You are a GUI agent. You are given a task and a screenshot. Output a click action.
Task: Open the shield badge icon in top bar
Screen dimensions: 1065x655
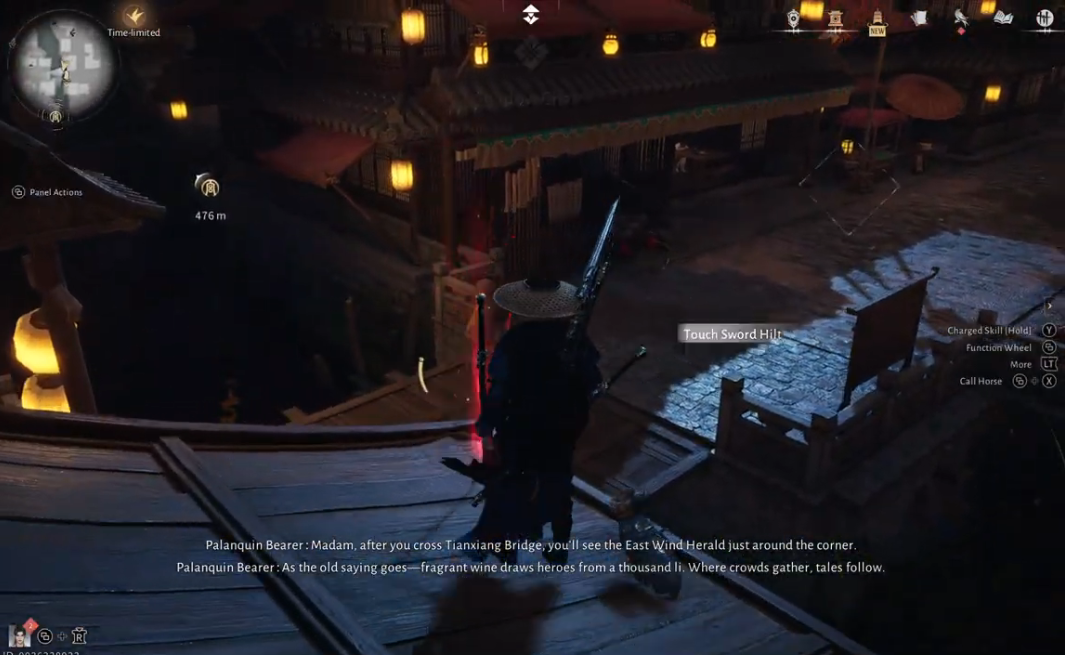pyautogui.click(x=793, y=19)
